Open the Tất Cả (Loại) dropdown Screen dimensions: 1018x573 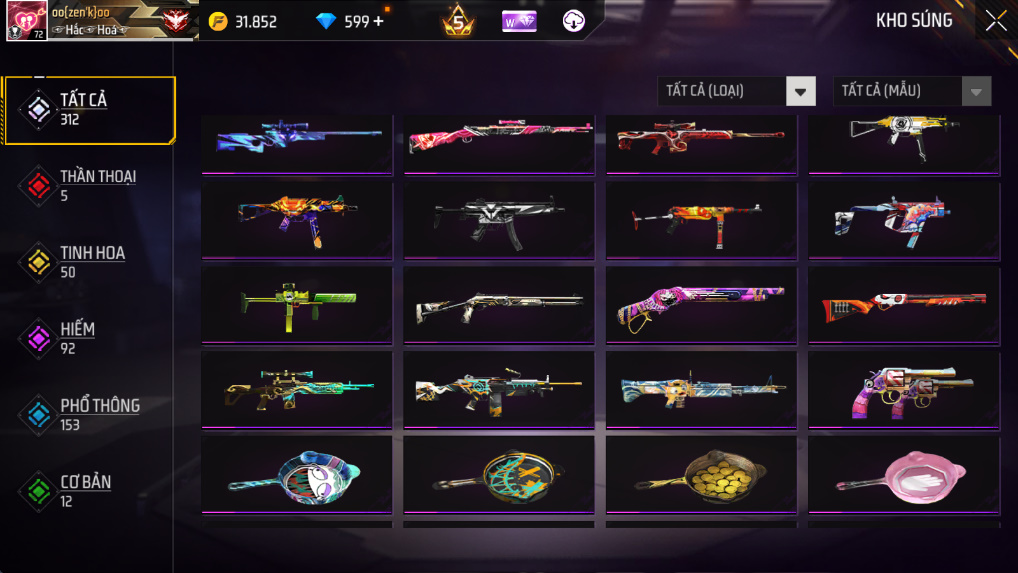pos(737,91)
